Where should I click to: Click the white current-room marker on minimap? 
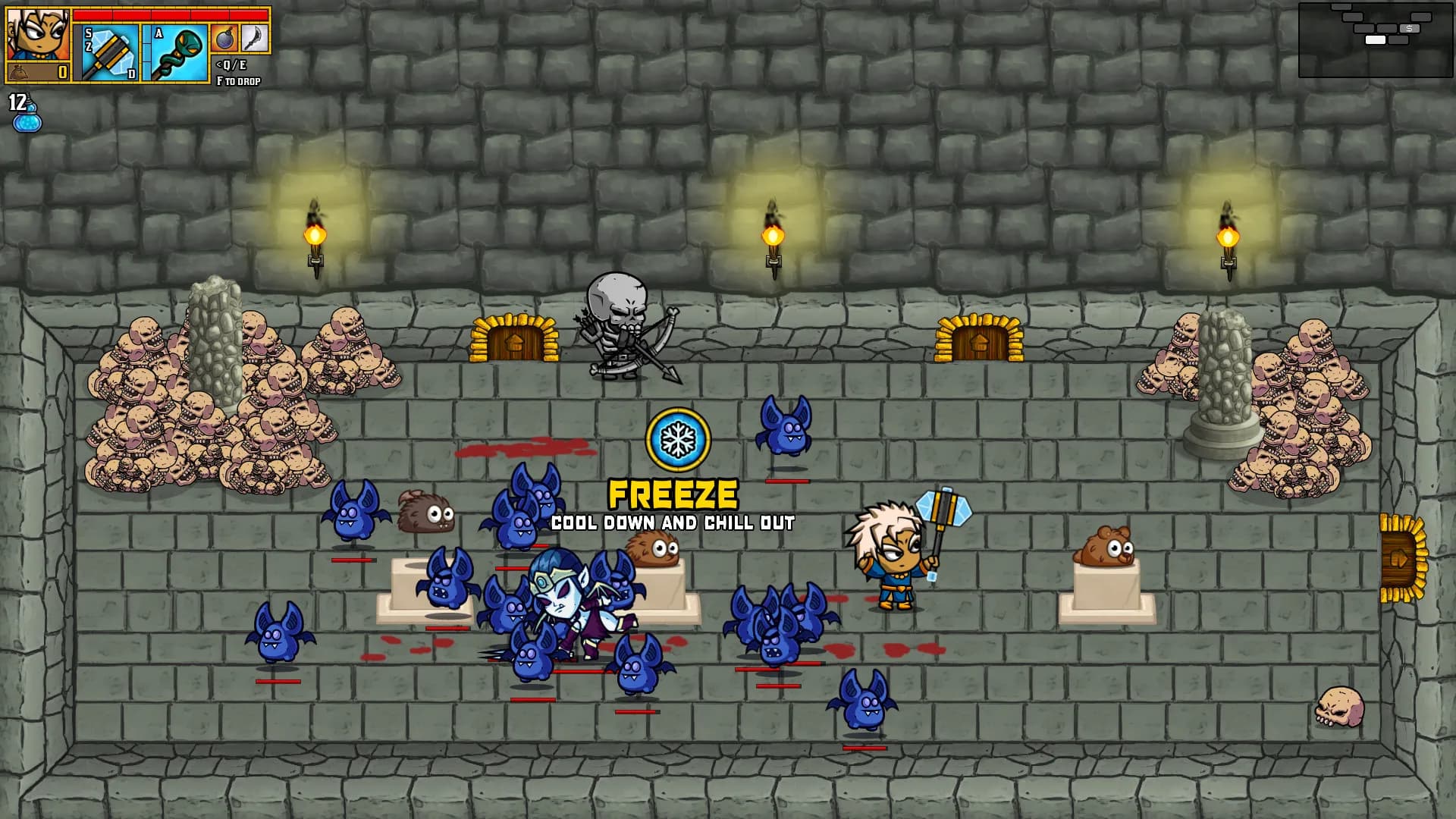point(1376,39)
